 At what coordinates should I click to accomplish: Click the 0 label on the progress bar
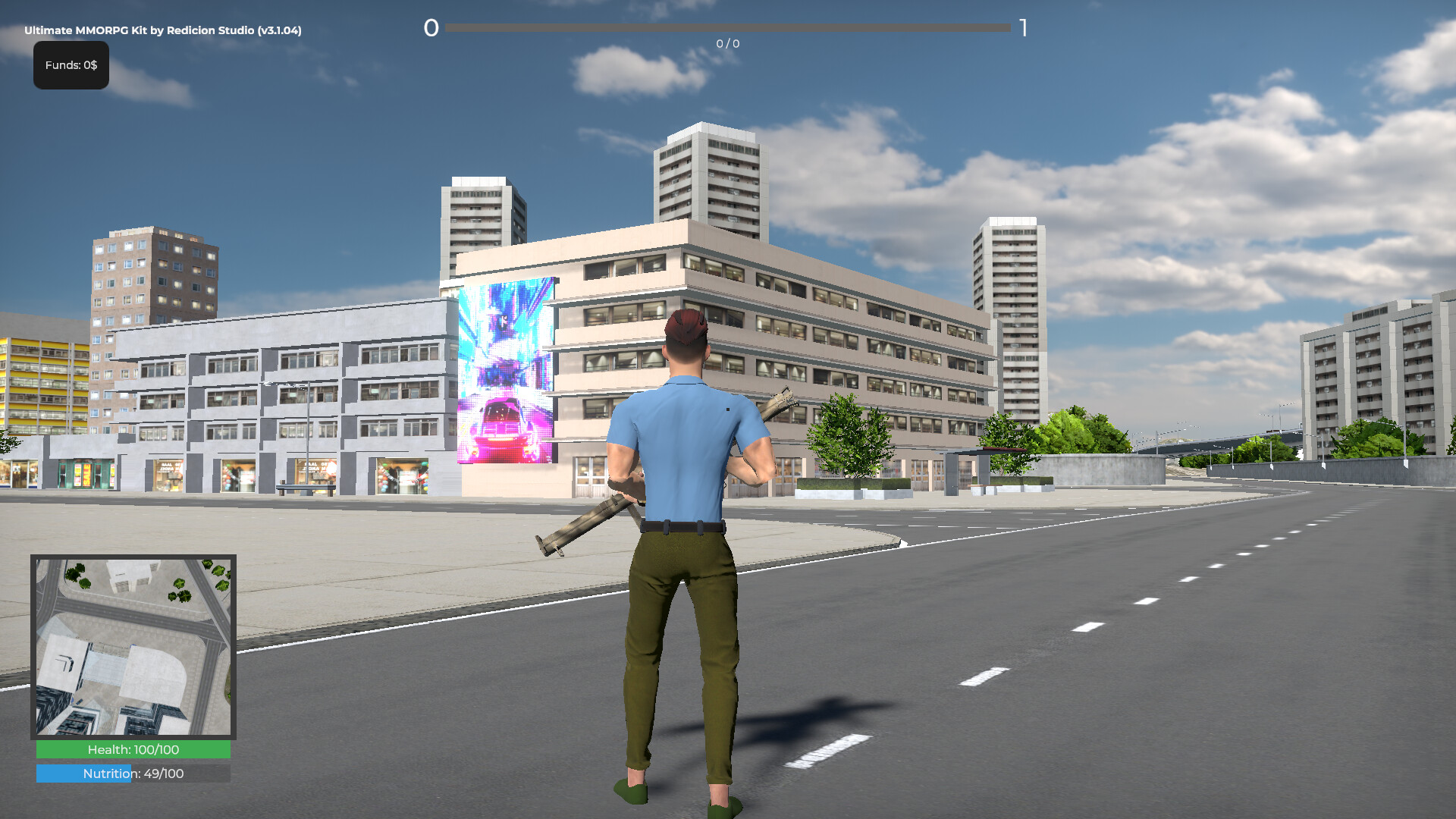[431, 29]
